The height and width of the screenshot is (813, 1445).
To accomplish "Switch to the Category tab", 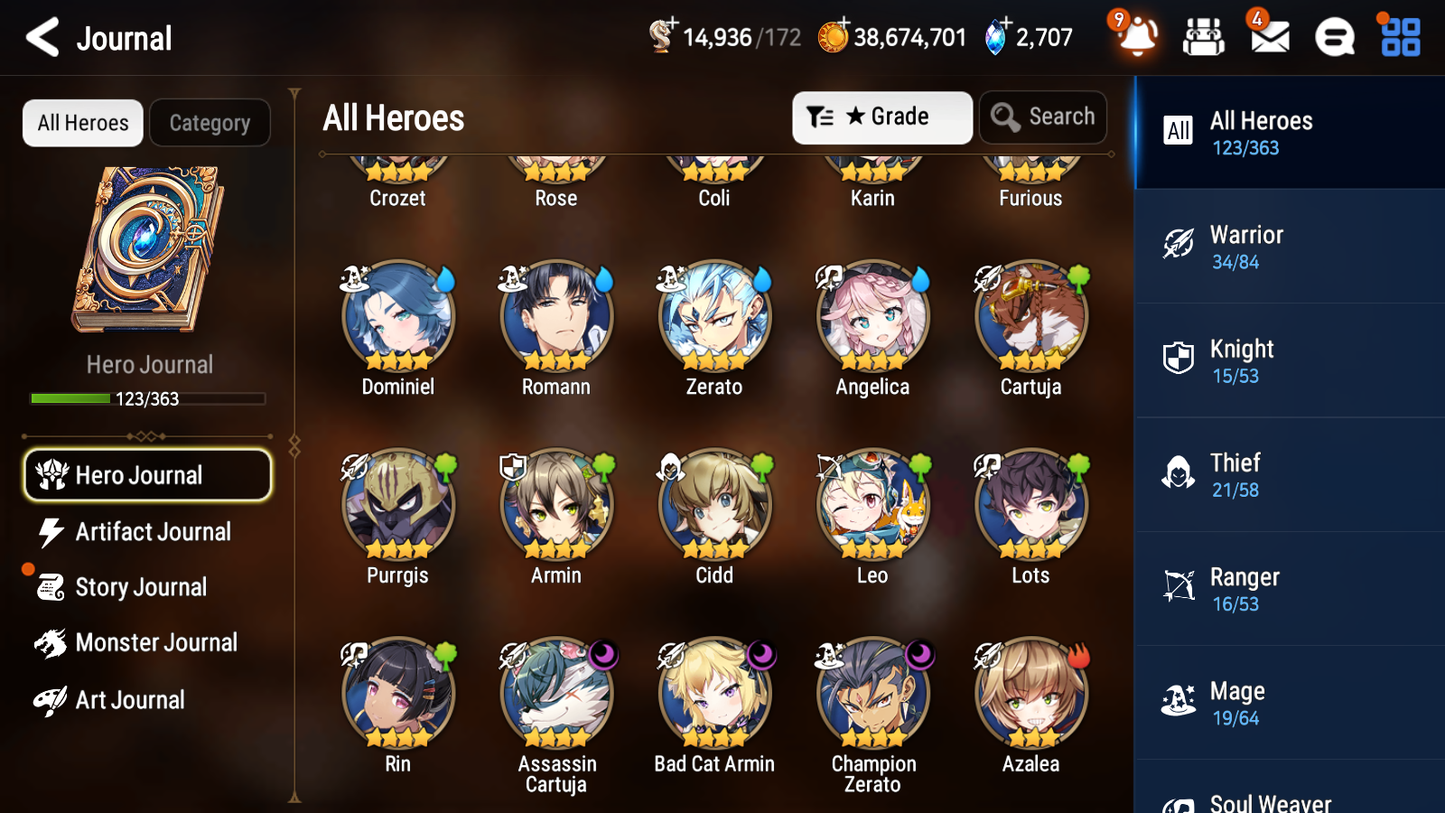I will pyautogui.click(x=210, y=123).
